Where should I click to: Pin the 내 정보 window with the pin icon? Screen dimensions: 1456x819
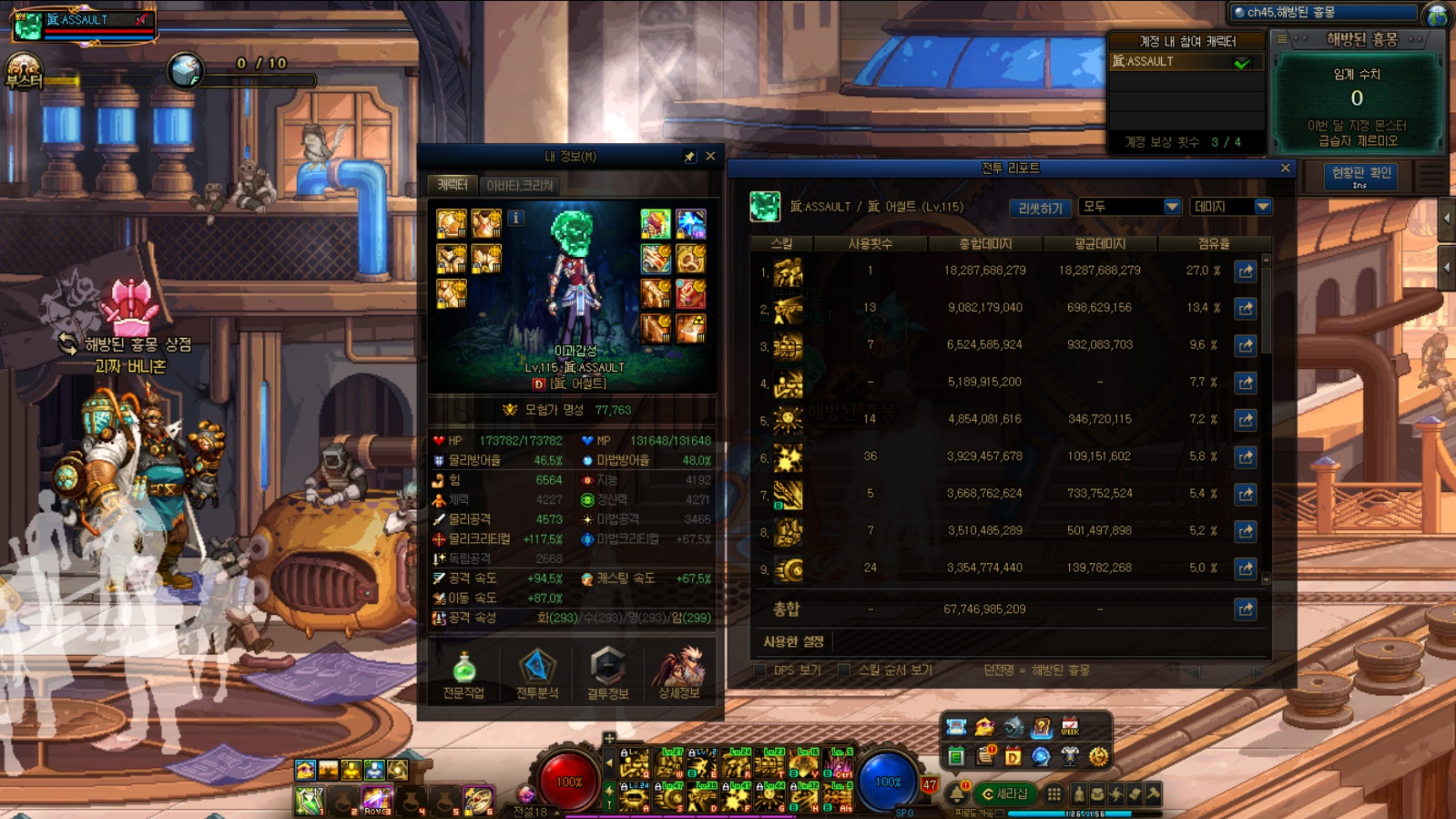pyautogui.click(x=689, y=157)
